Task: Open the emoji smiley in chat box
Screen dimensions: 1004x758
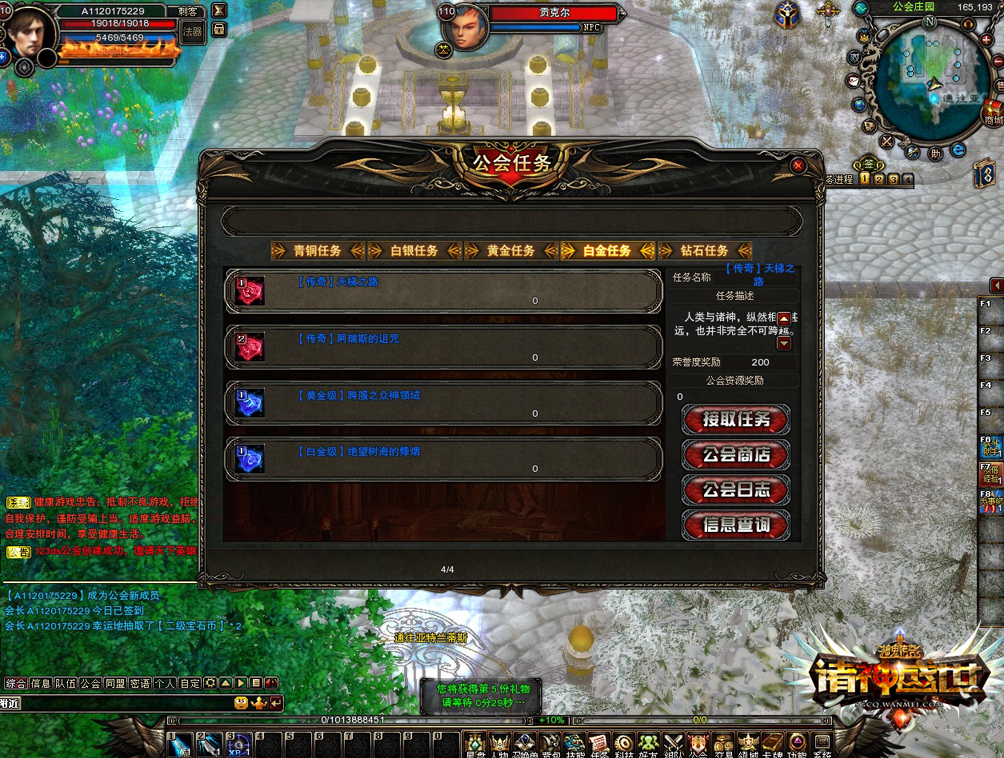Action: point(241,703)
